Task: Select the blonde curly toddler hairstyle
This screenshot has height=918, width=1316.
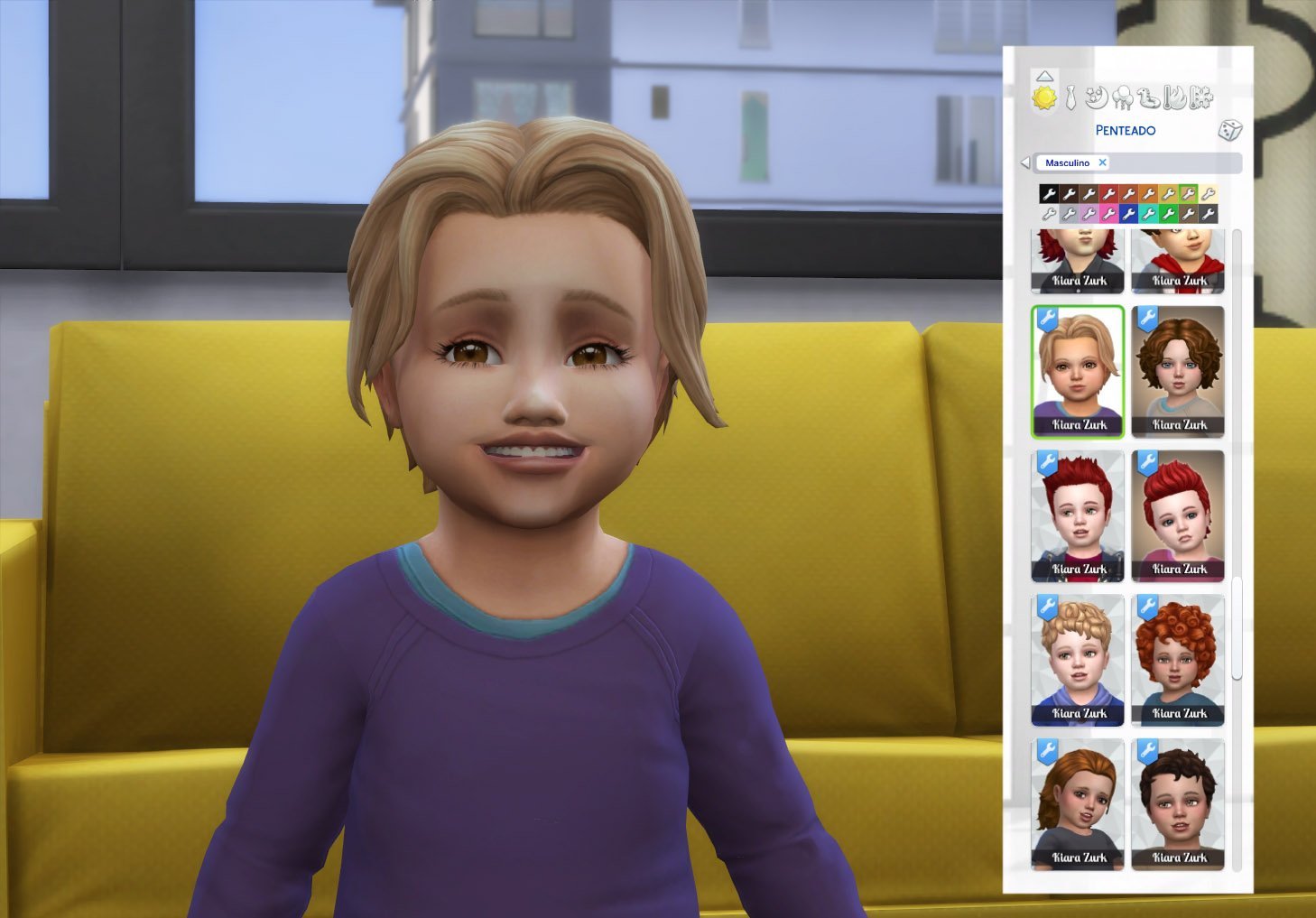Action: [x=1078, y=660]
